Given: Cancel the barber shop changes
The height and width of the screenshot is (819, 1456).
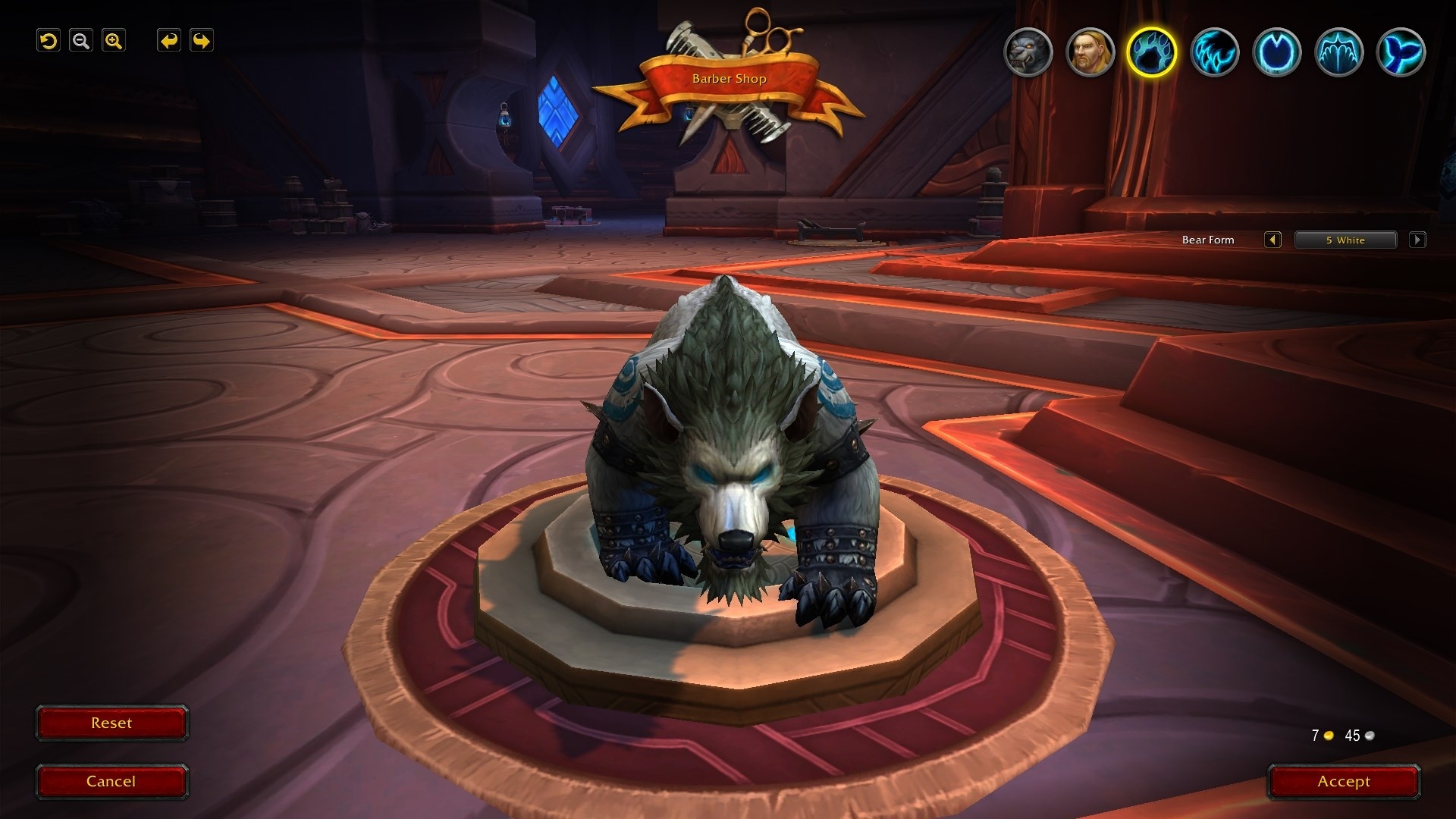Looking at the screenshot, I should click(x=111, y=782).
